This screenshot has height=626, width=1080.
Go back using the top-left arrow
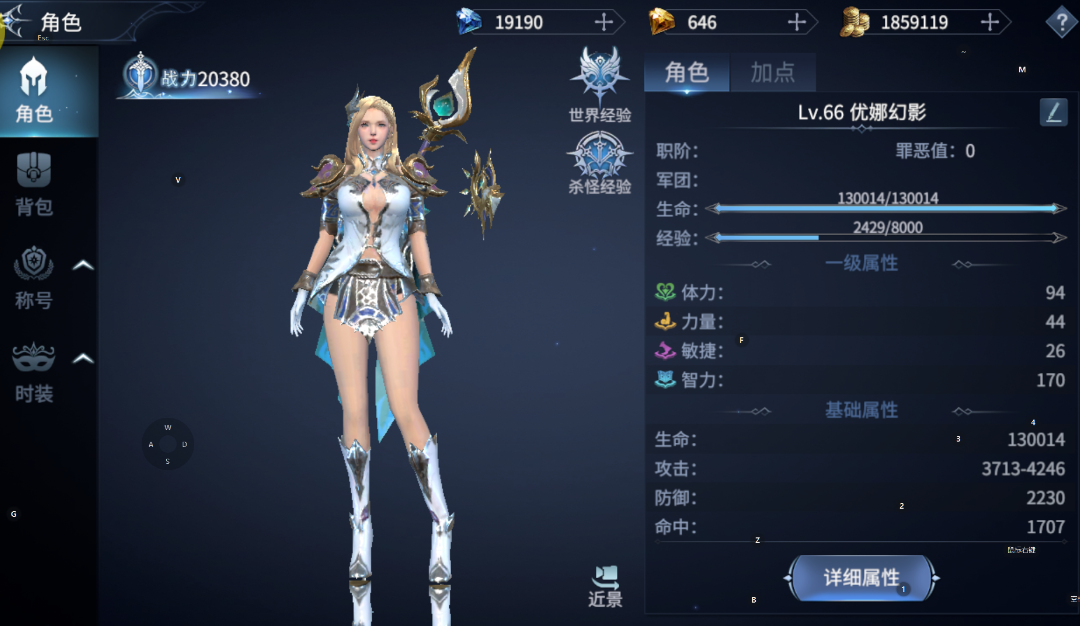pyautogui.click(x=18, y=20)
